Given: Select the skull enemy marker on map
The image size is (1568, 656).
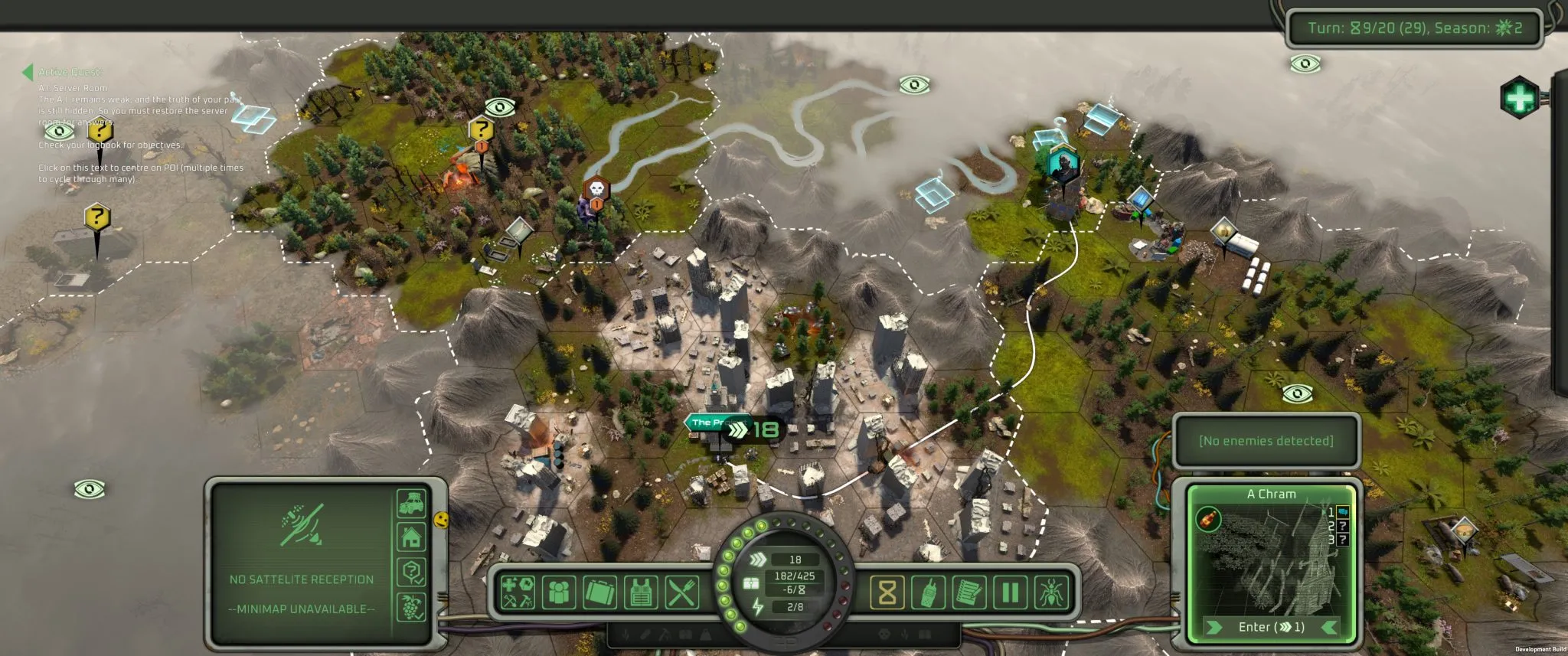Looking at the screenshot, I should (596, 189).
